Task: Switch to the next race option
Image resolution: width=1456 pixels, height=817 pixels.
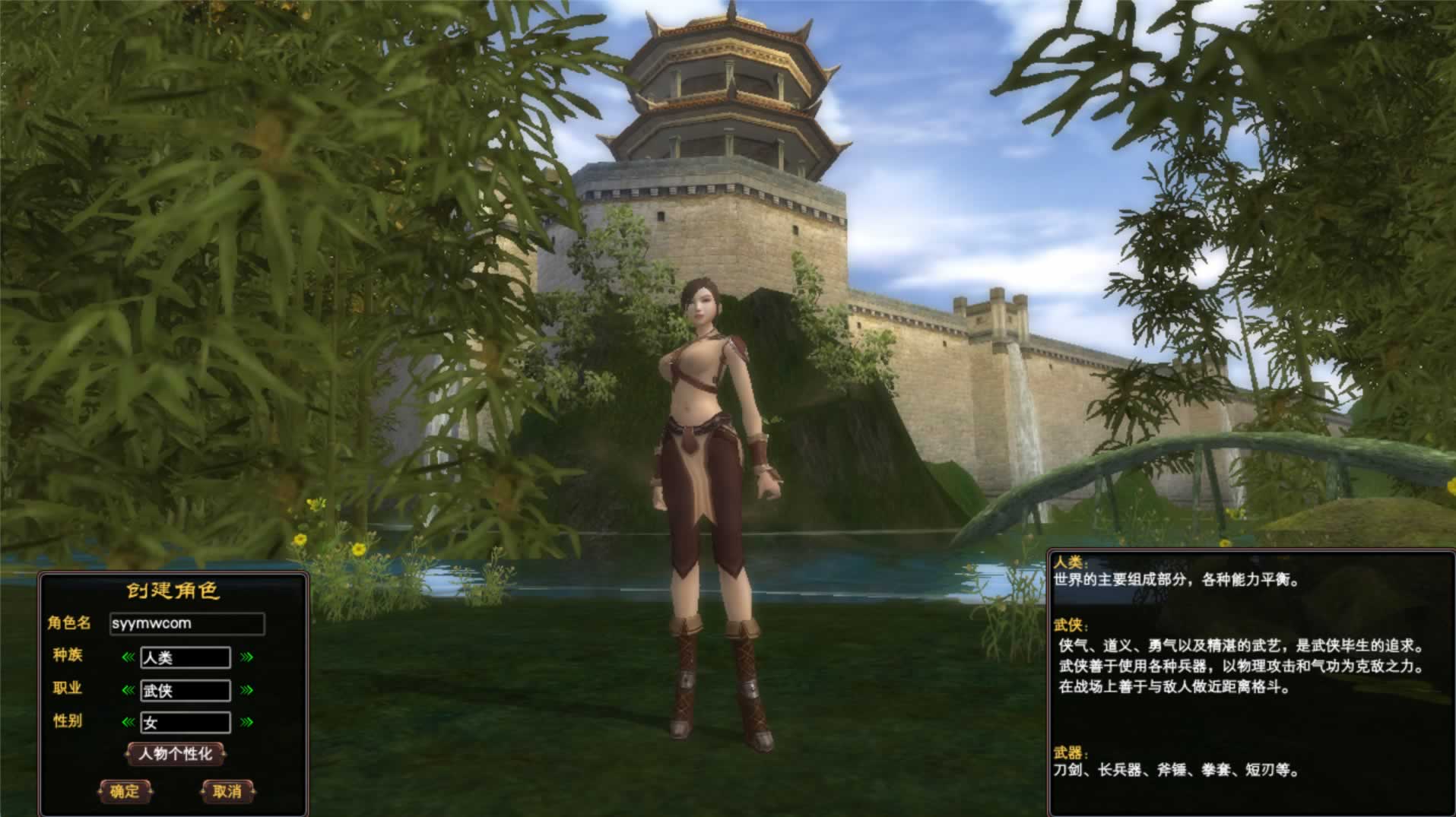Action: [x=246, y=657]
